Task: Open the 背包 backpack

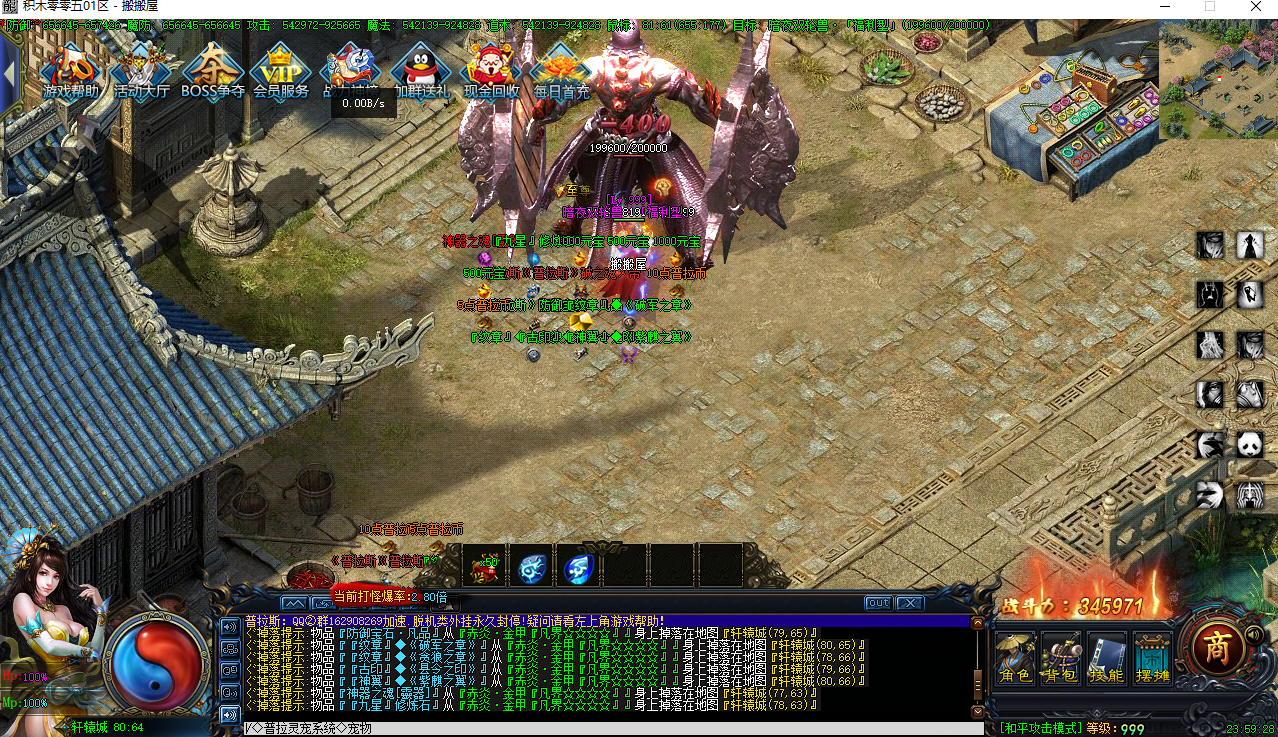Action: tap(1061, 656)
